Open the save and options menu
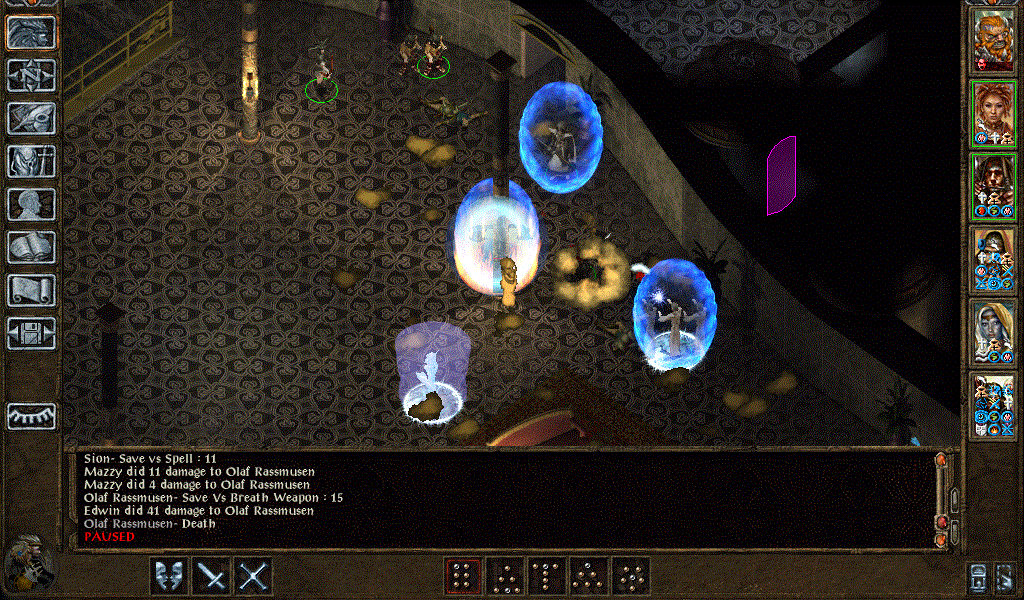The width and height of the screenshot is (1024, 600). [32, 333]
